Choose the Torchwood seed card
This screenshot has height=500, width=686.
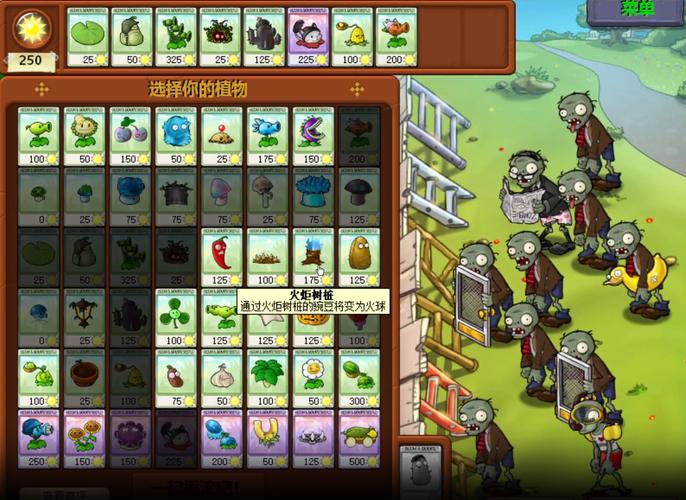click(x=313, y=257)
